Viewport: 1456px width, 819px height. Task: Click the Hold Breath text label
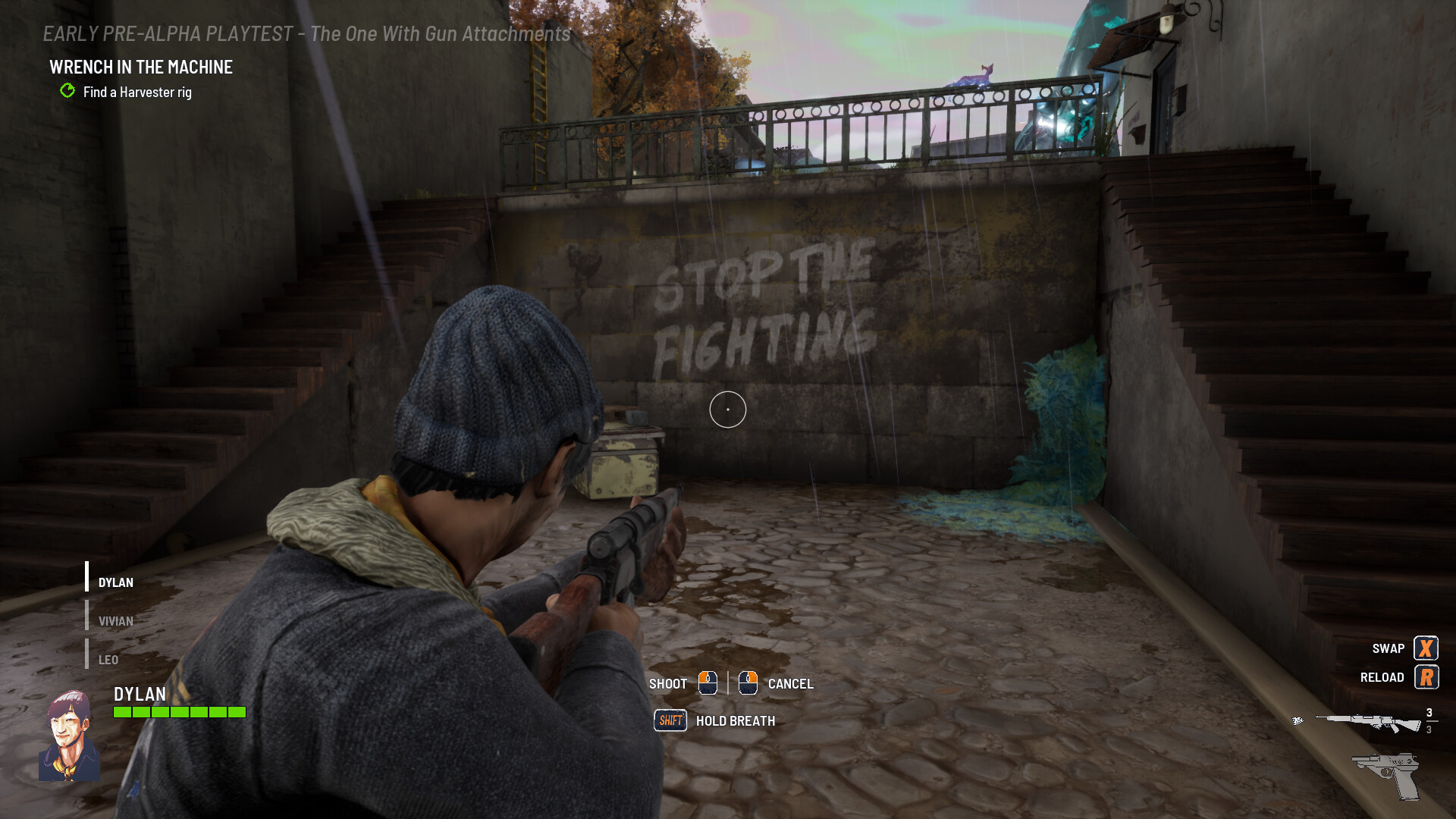click(x=734, y=720)
